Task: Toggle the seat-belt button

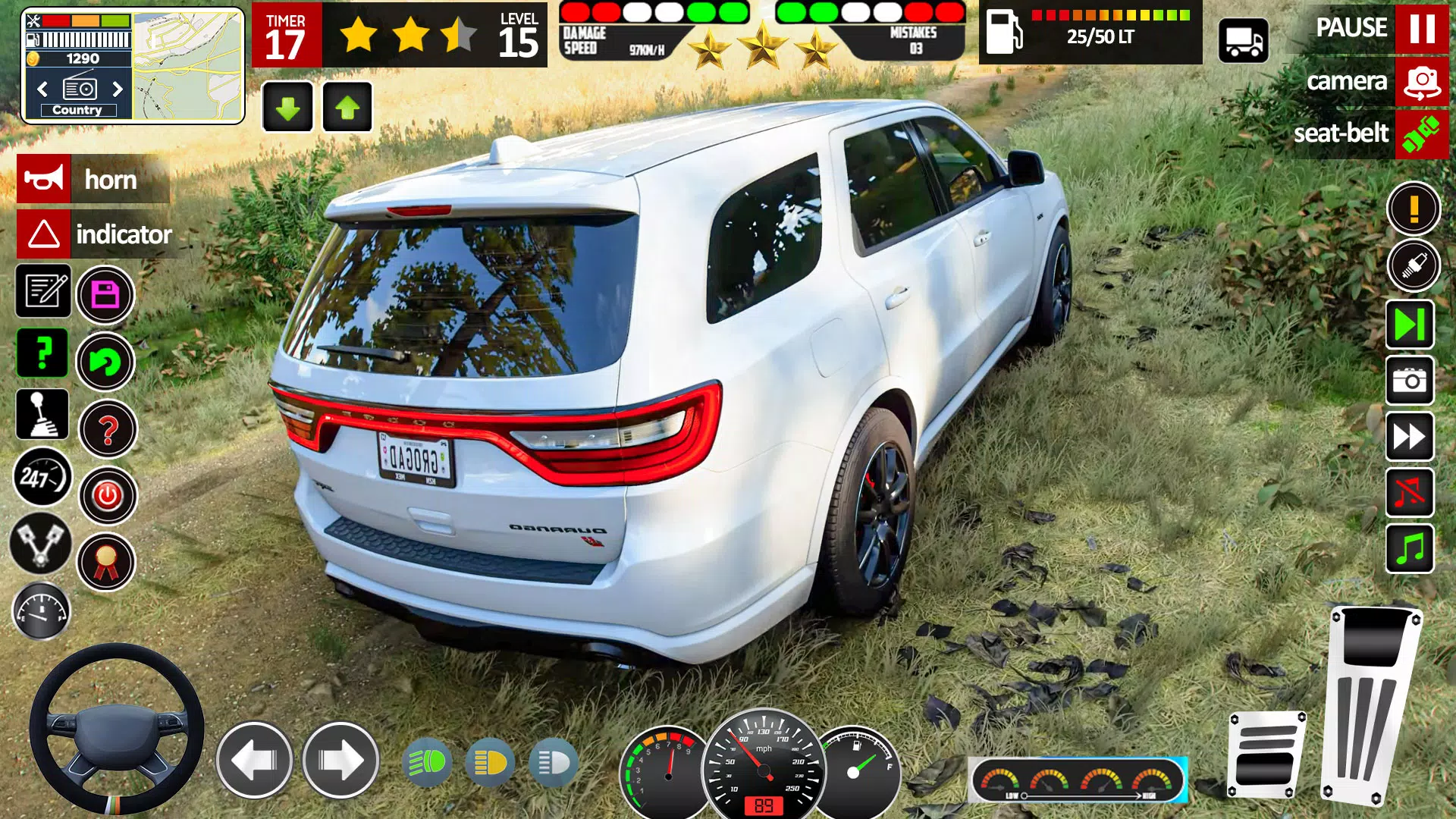Action: [x=1421, y=134]
